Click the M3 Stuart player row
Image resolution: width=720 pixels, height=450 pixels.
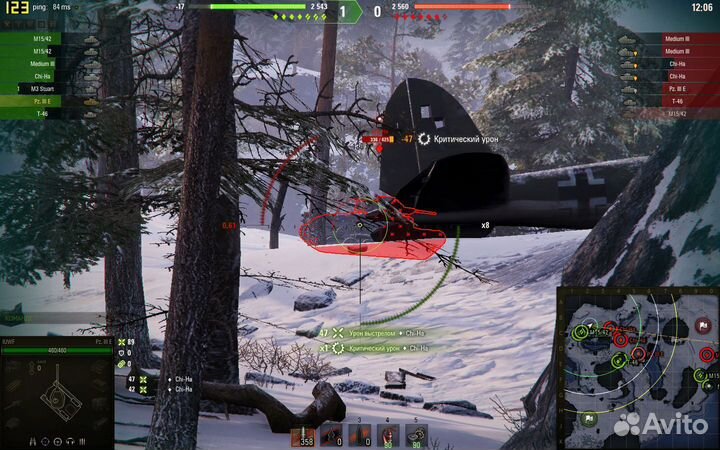[x=50, y=88]
